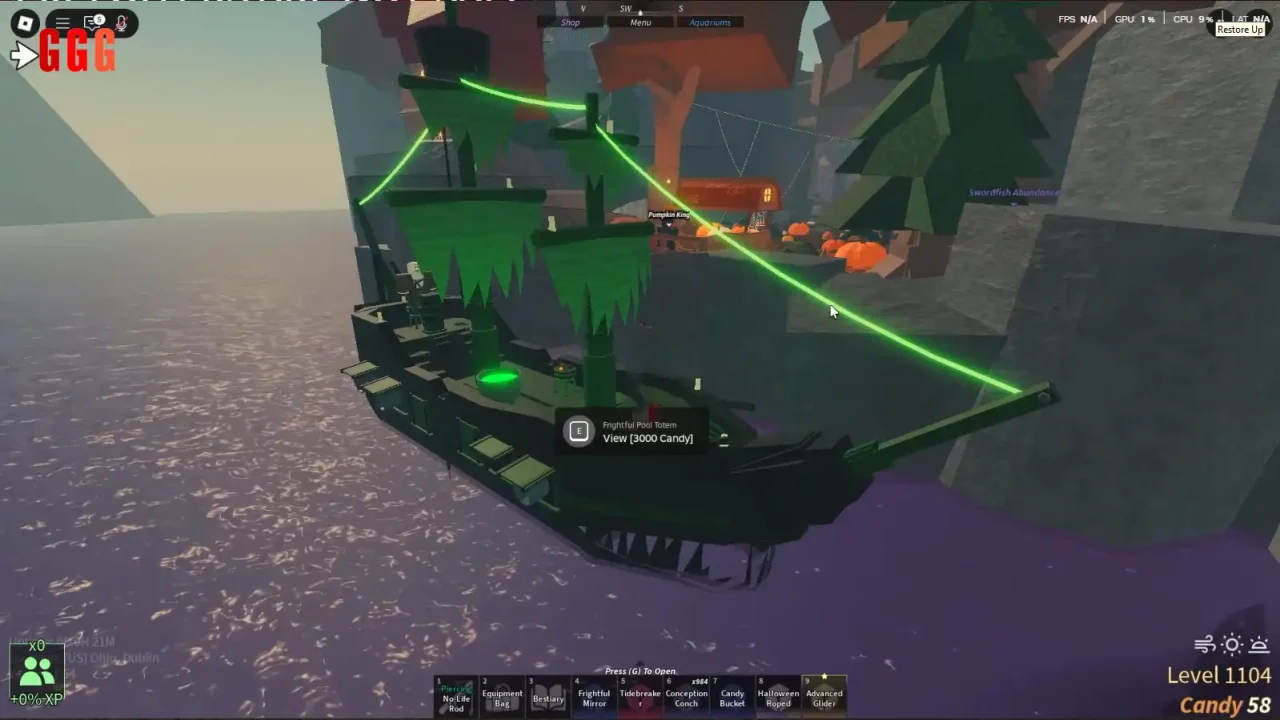Click the party members icon with x0
The image size is (1280, 720).
[37, 670]
